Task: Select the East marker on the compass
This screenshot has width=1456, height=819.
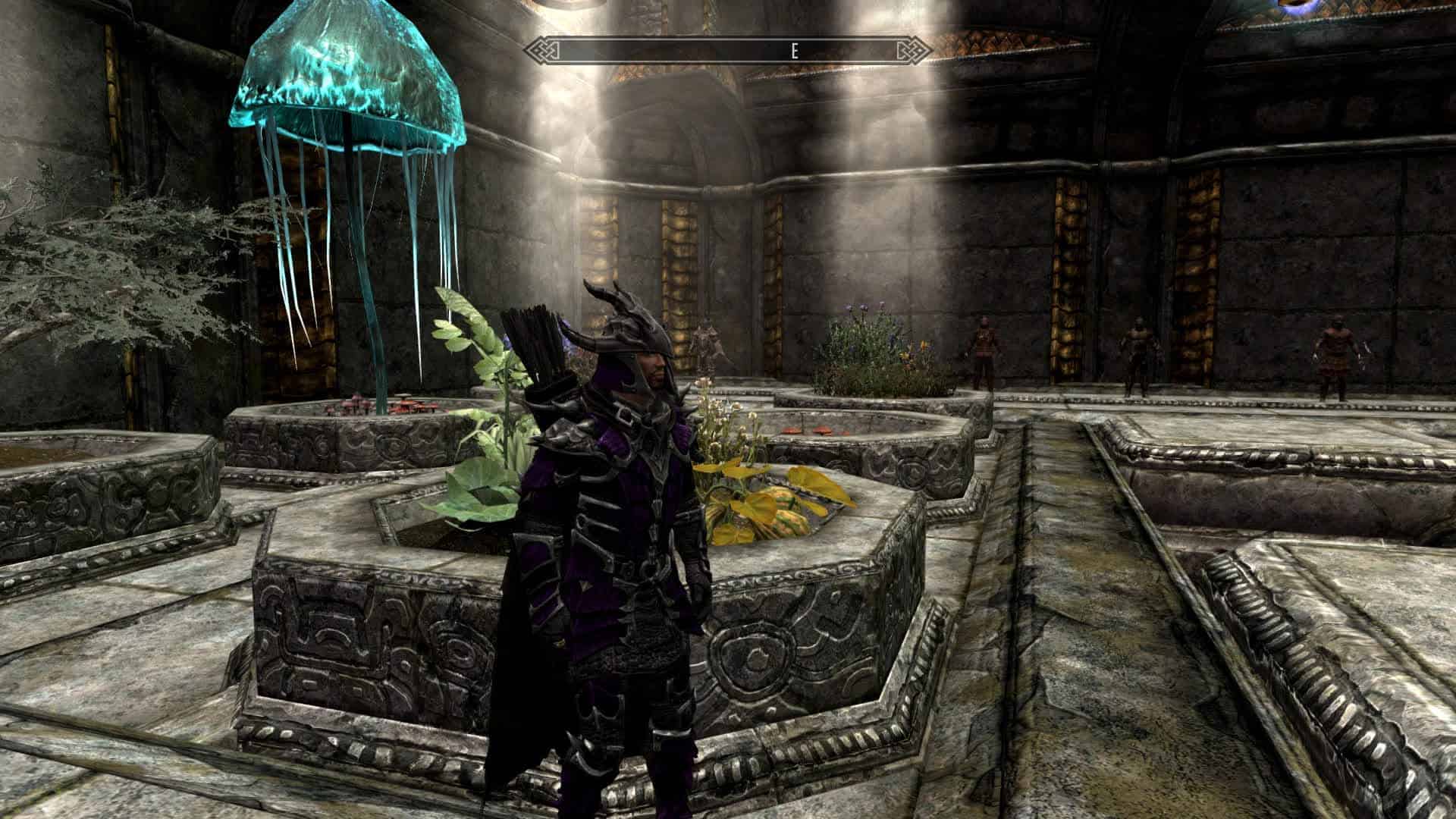Action: (x=794, y=51)
